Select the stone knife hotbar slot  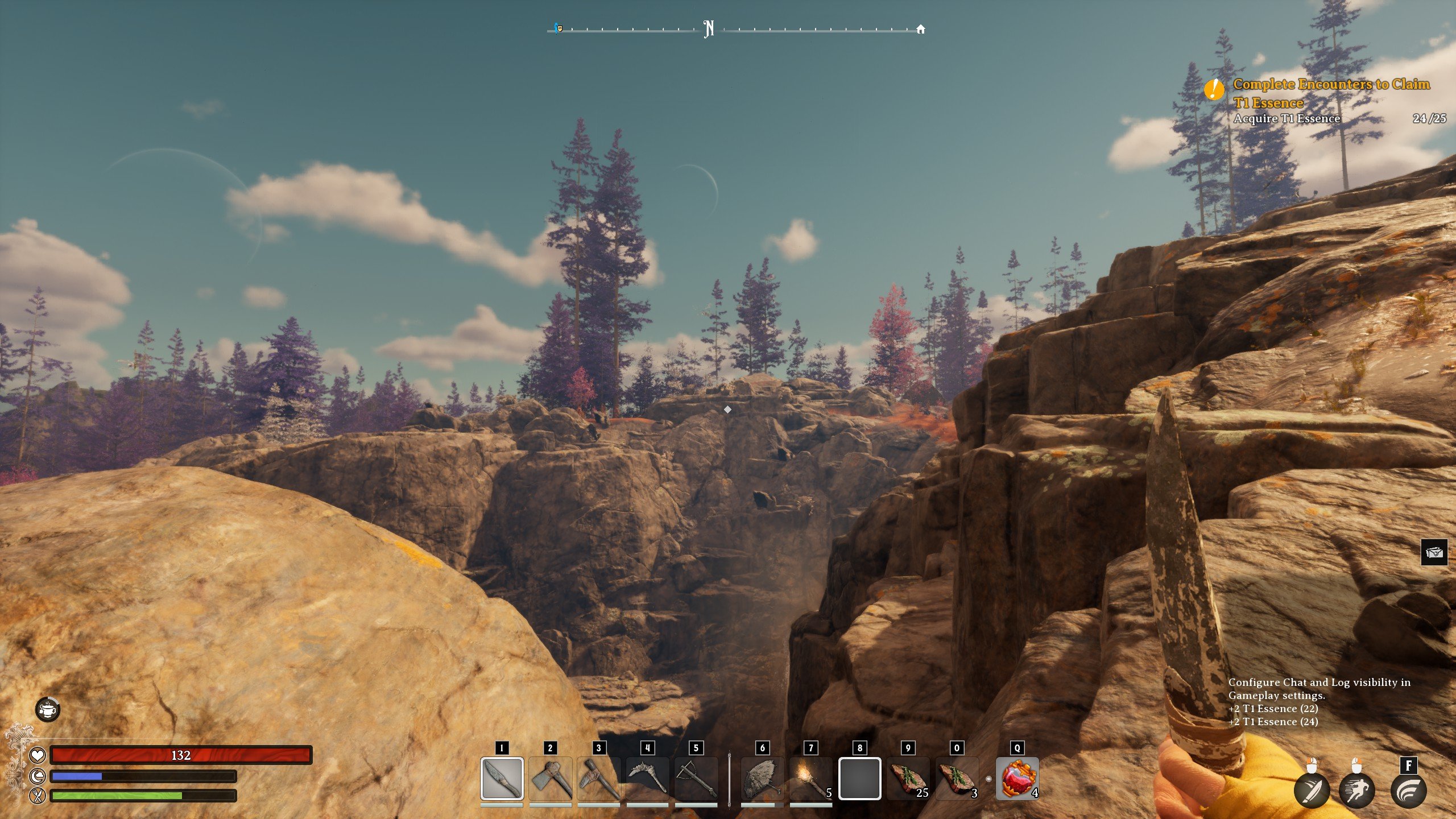pos(502,778)
